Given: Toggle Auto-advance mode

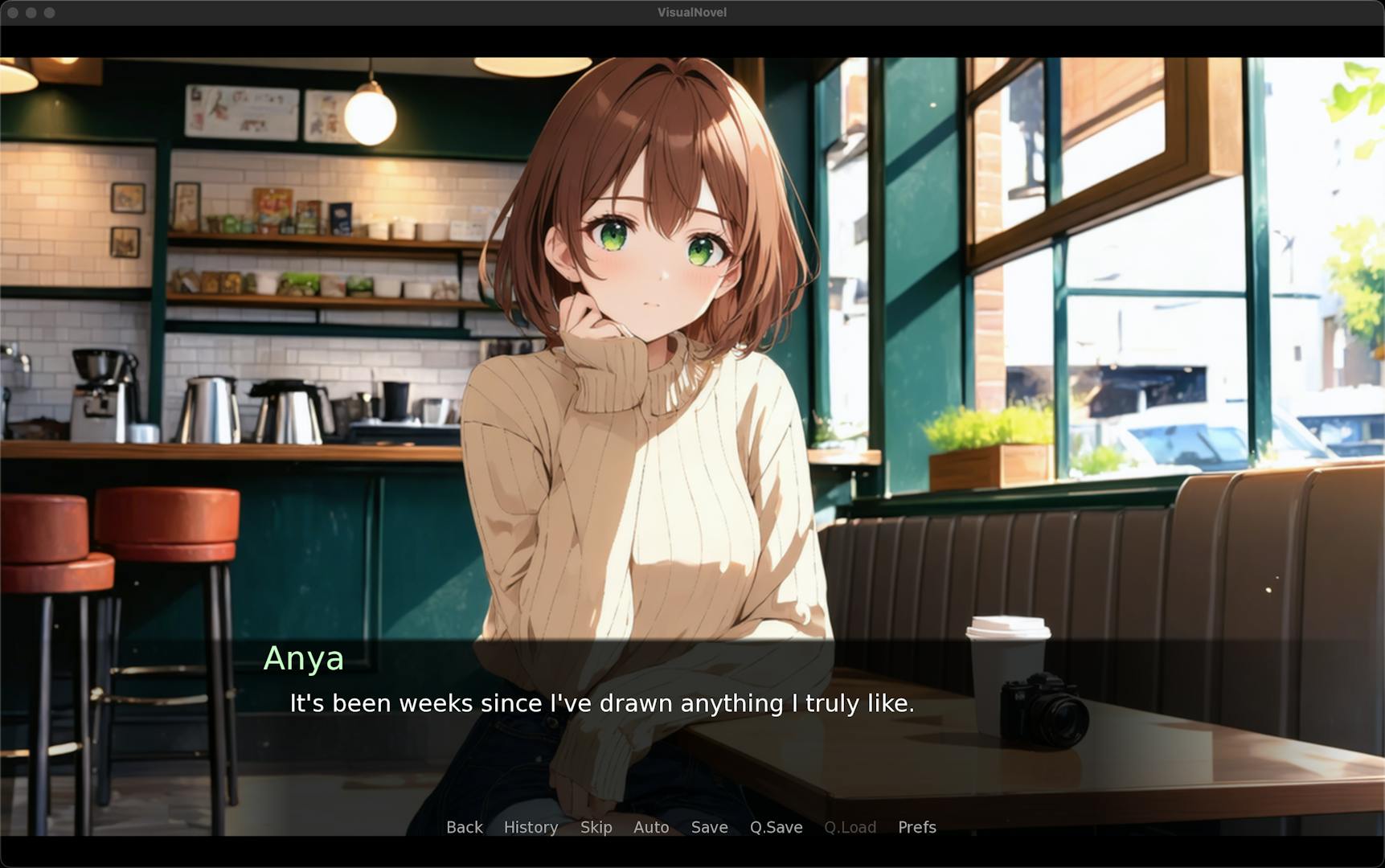Looking at the screenshot, I should [651, 827].
